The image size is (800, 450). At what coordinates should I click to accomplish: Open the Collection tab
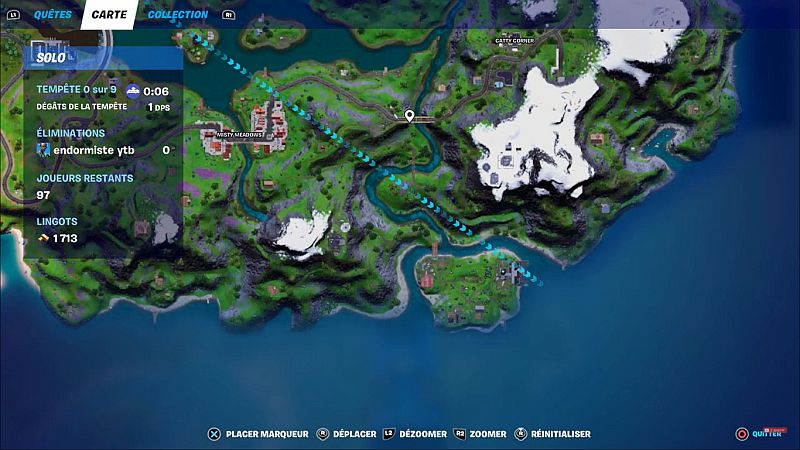click(x=177, y=15)
